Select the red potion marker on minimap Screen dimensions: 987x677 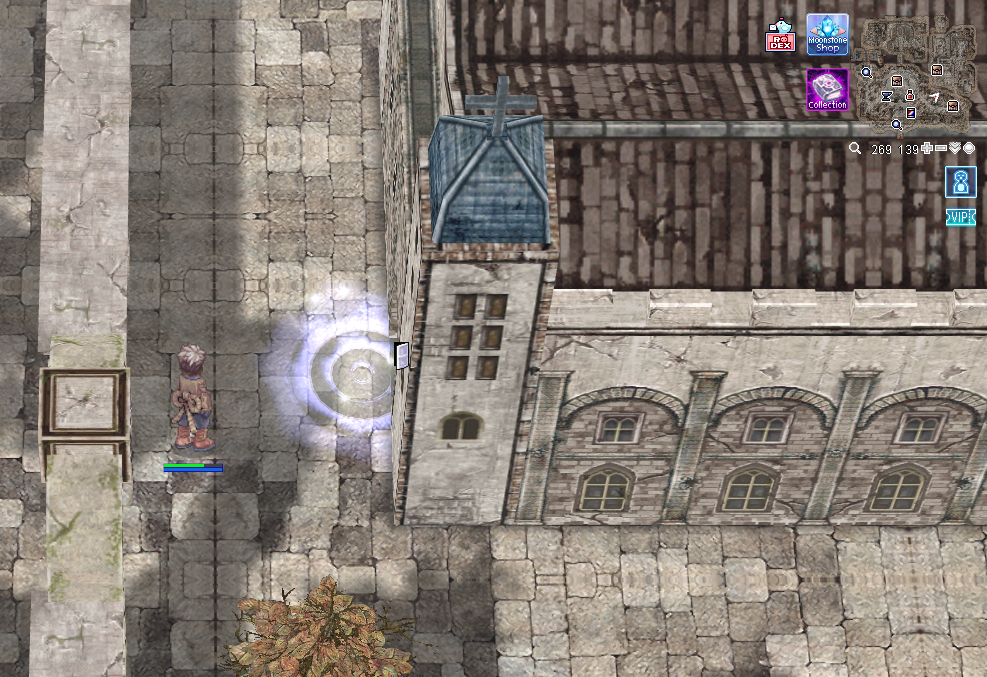910,95
